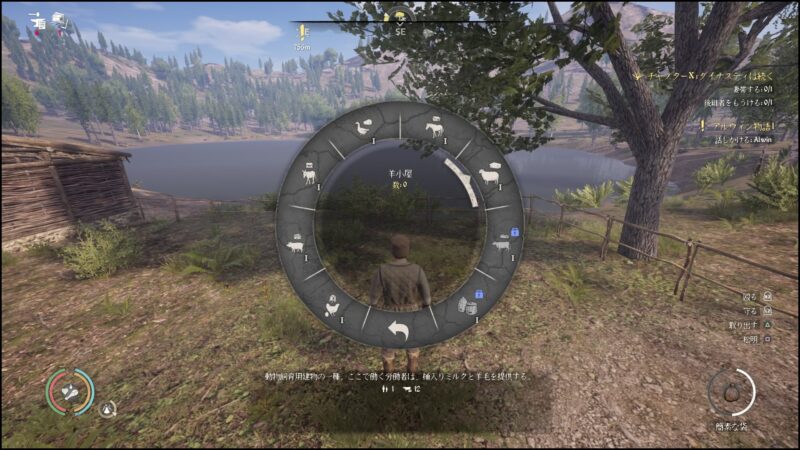Select the goose house build option
The height and width of the screenshot is (450, 800).
pyautogui.click(x=365, y=127)
